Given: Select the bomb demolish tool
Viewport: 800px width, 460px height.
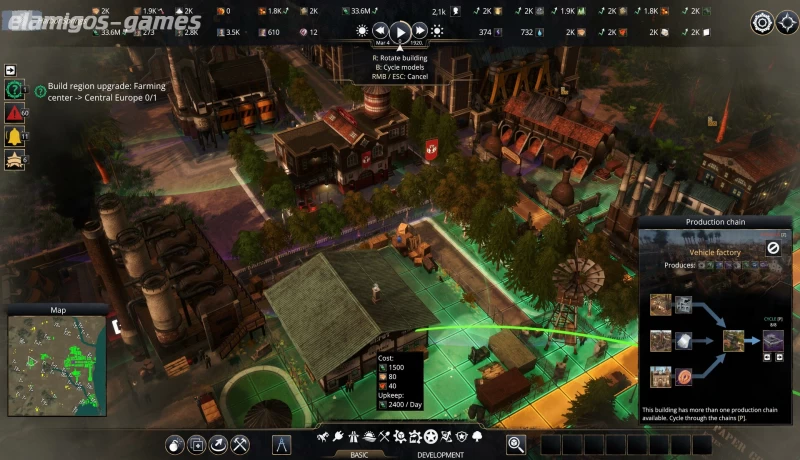Looking at the screenshot, I should click(x=174, y=443).
